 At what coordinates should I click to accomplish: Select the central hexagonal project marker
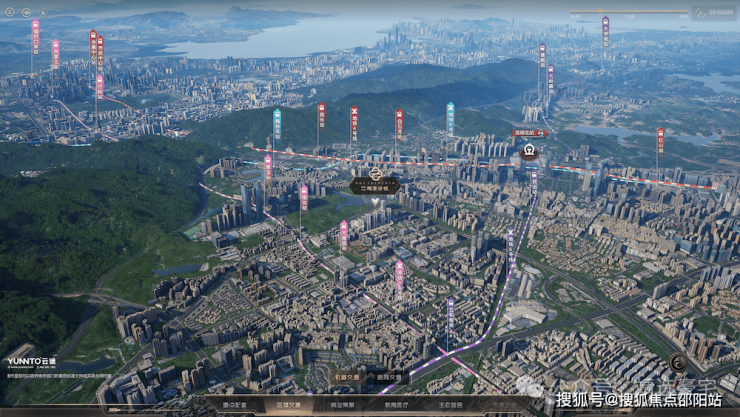375,185
